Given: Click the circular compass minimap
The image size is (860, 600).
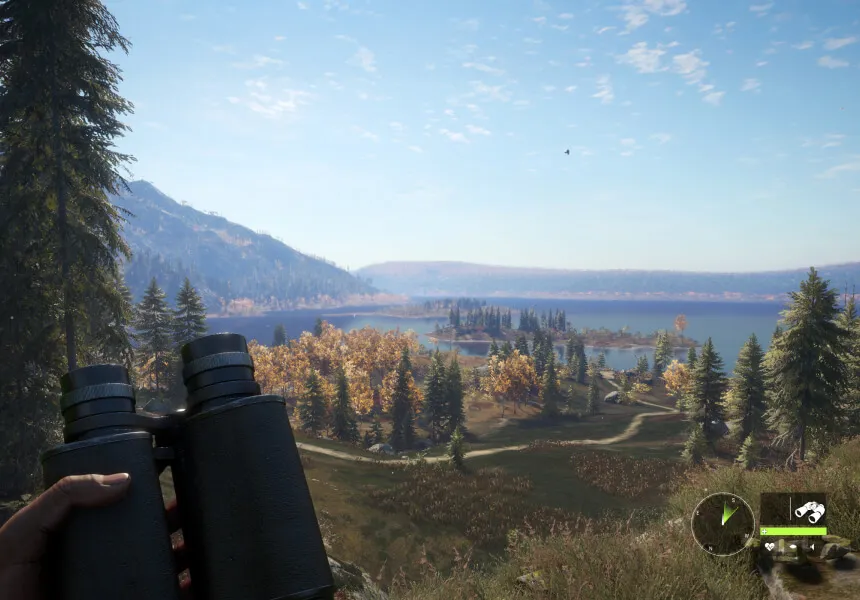Looking at the screenshot, I should pyautogui.click(x=722, y=524).
